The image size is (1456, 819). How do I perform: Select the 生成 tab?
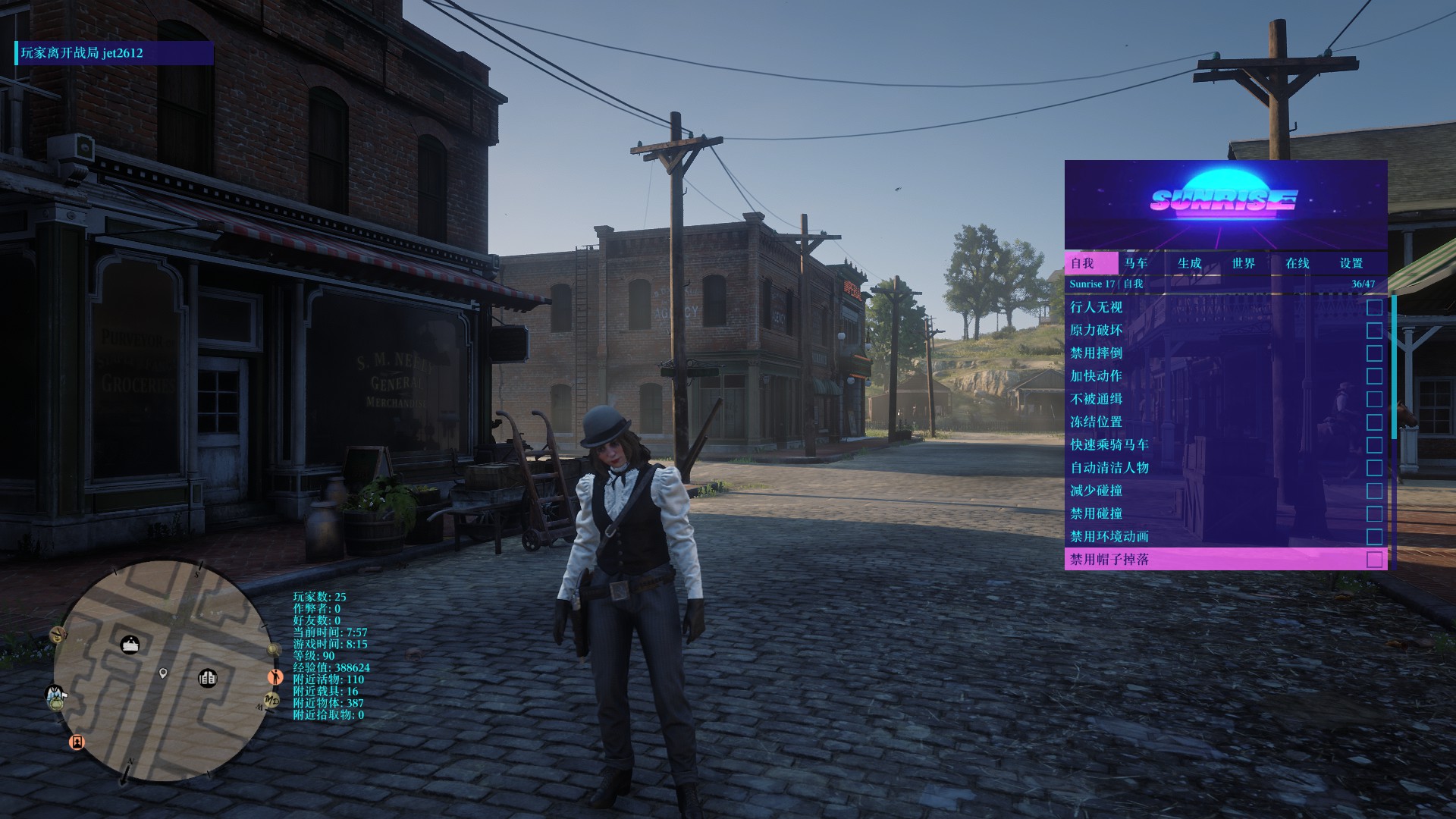coord(1190,263)
